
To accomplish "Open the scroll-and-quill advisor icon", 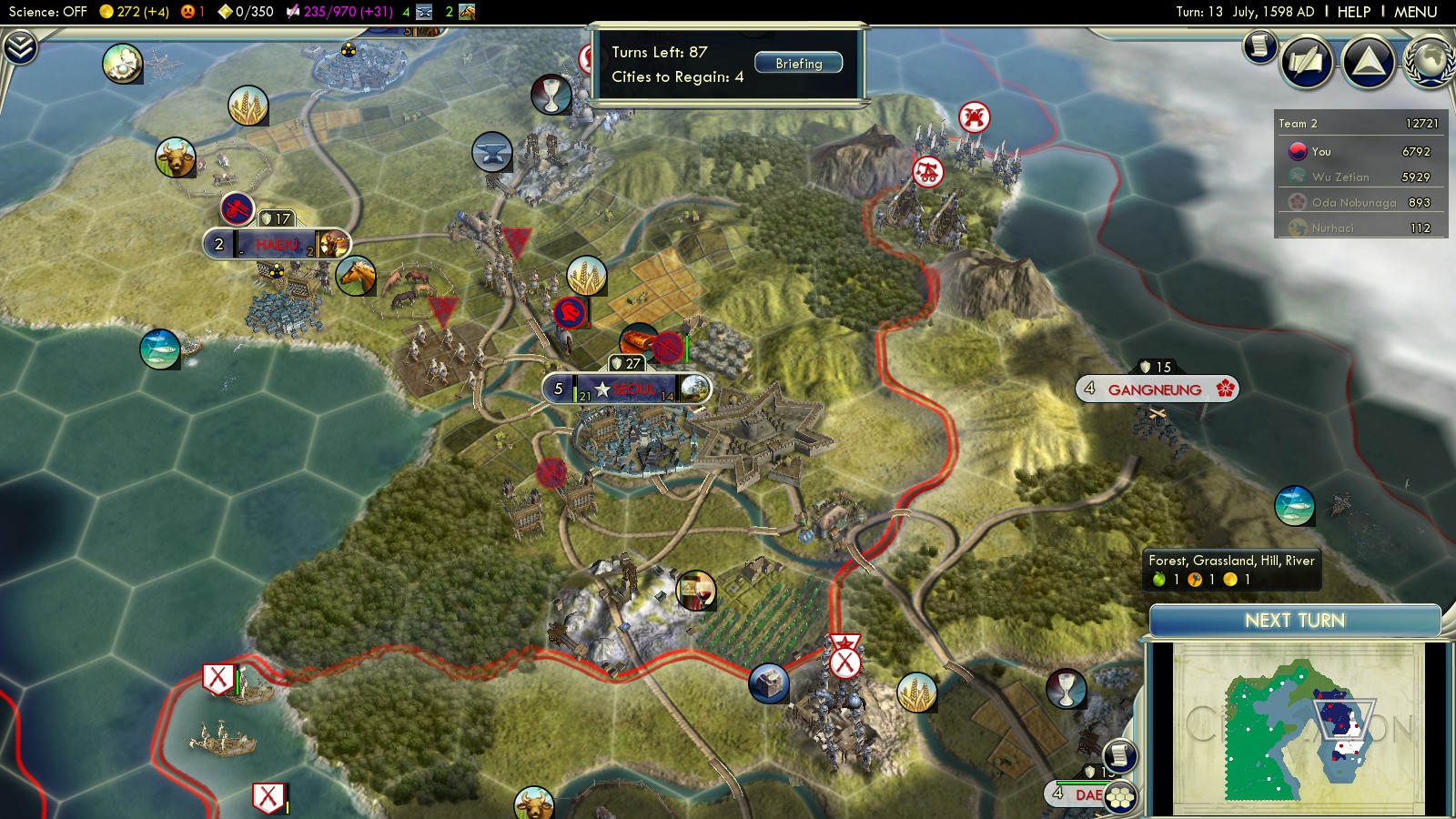I will click(1307, 62).
